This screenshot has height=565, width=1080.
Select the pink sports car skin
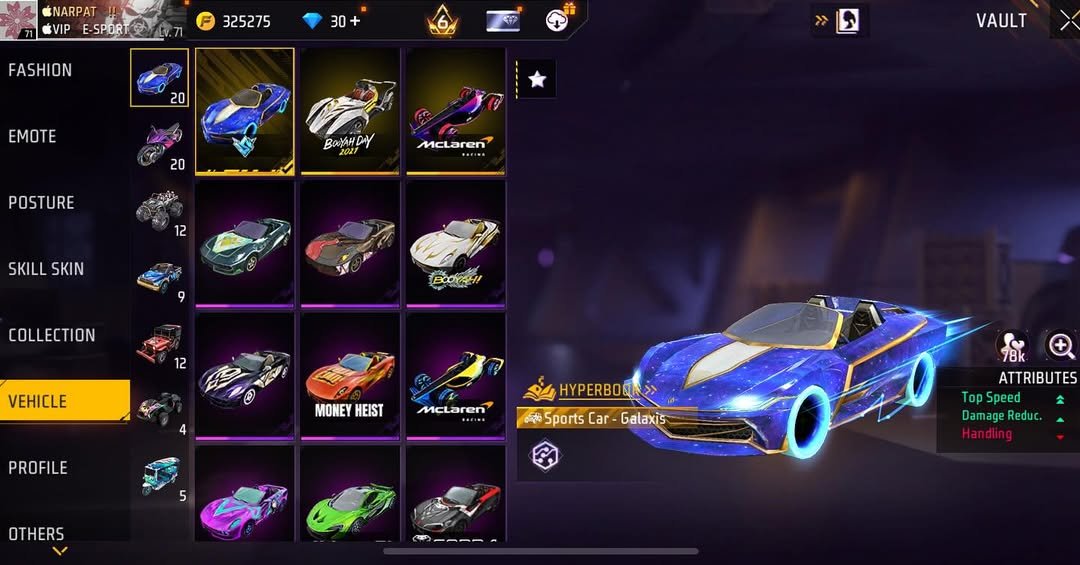244,495
